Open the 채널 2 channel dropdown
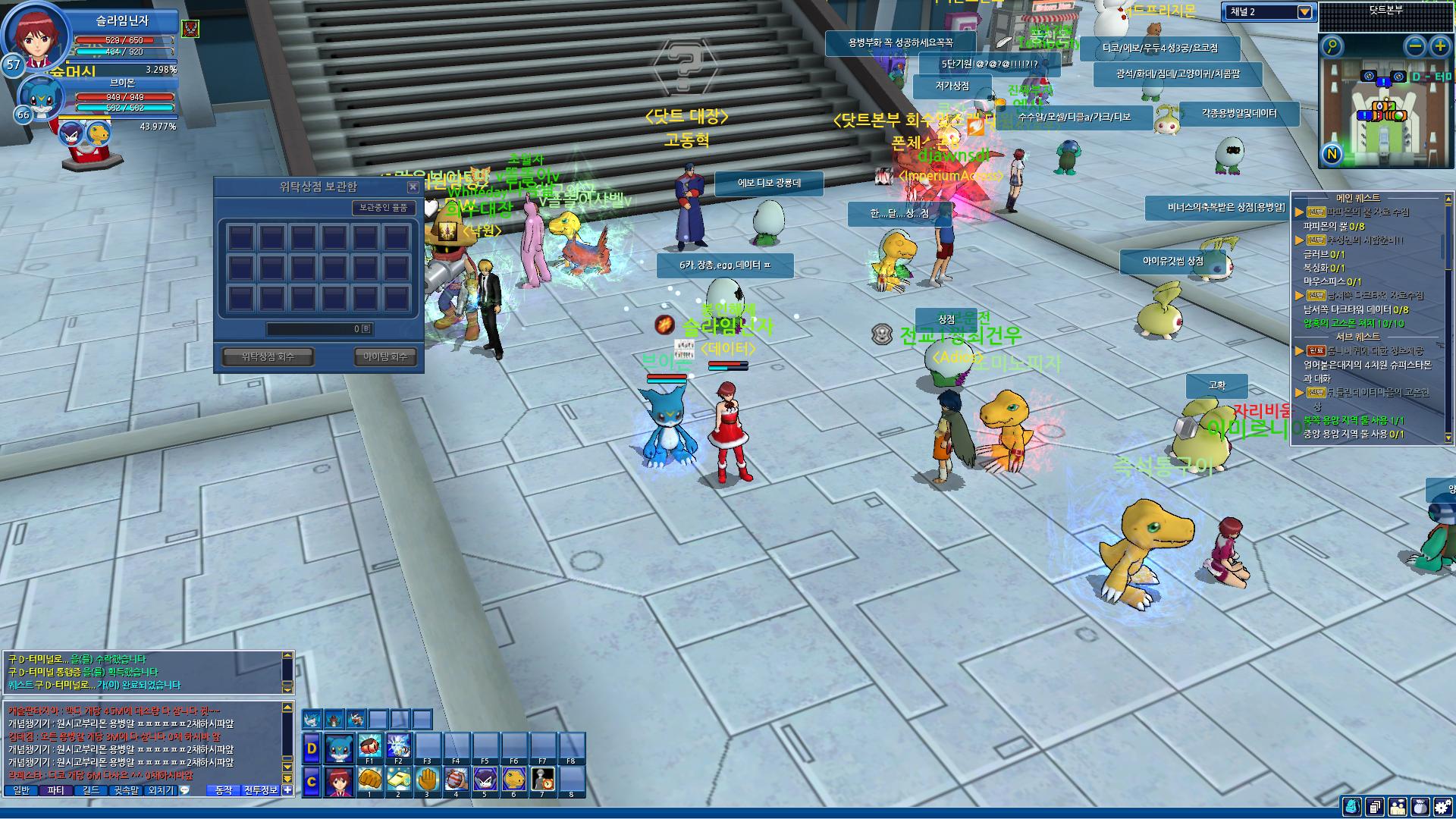Image resolution: width=1456 pixels, height=819 pixels. click(1304, 12)
